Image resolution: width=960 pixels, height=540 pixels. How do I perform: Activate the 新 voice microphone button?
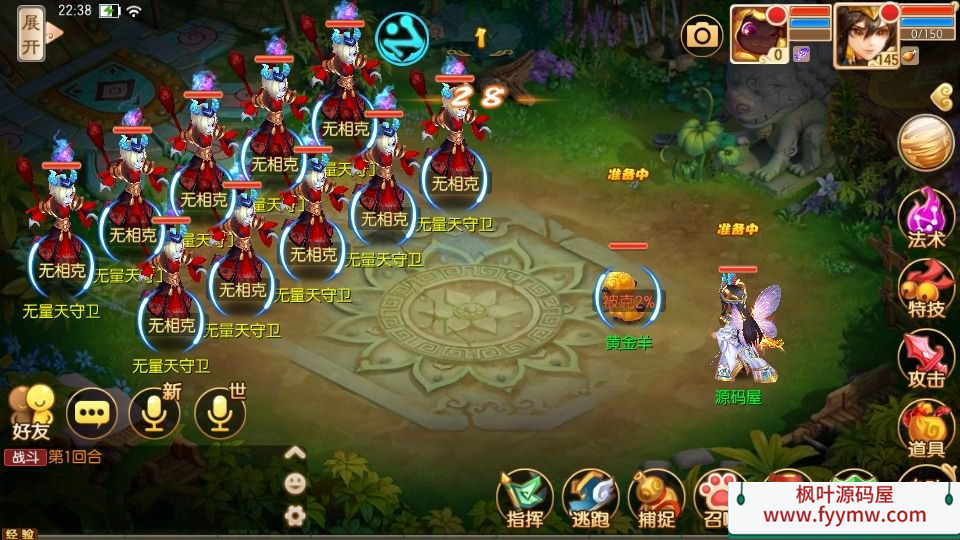pos(155,412)
